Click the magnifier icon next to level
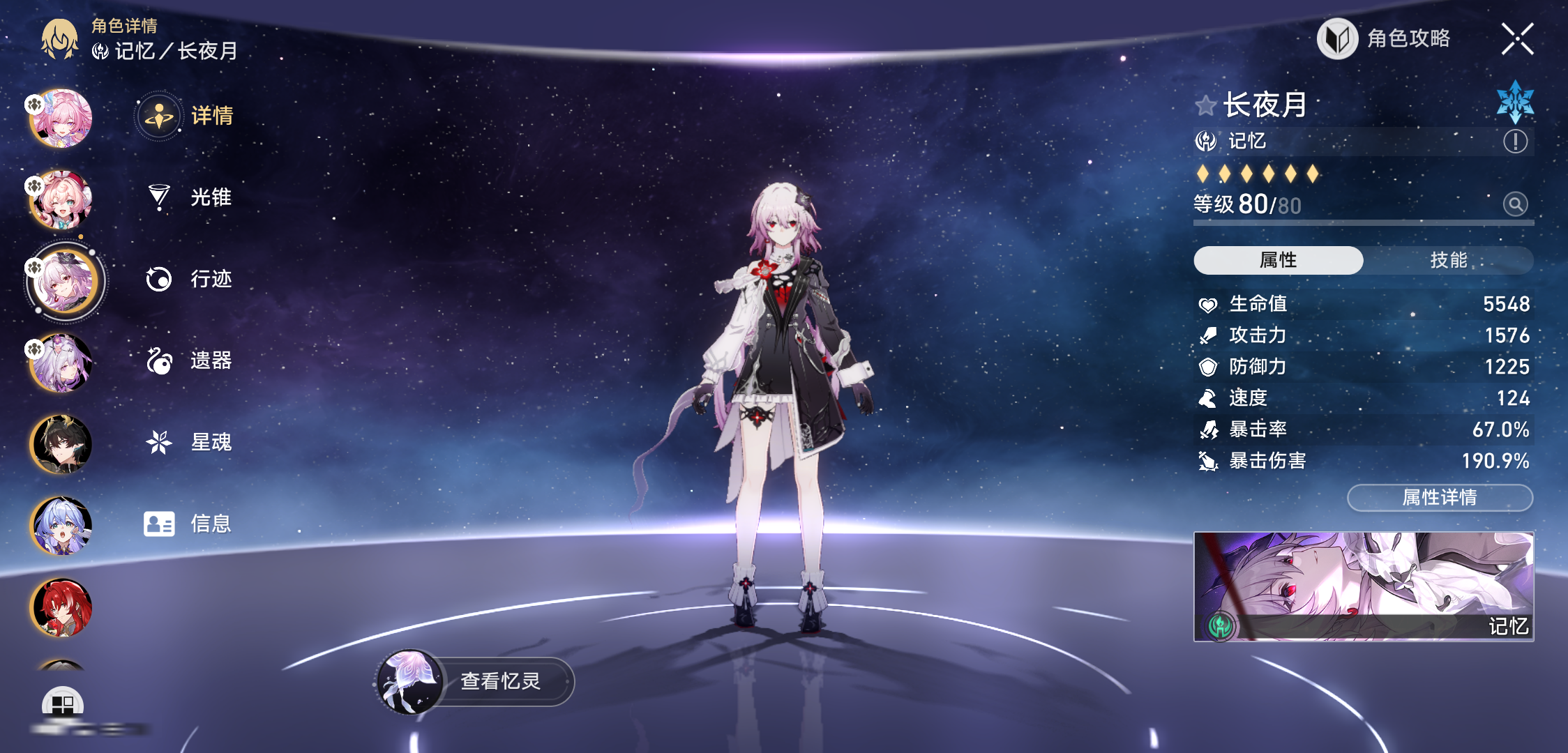Viewport: 1568px width, 753px height. [1515, 204]
